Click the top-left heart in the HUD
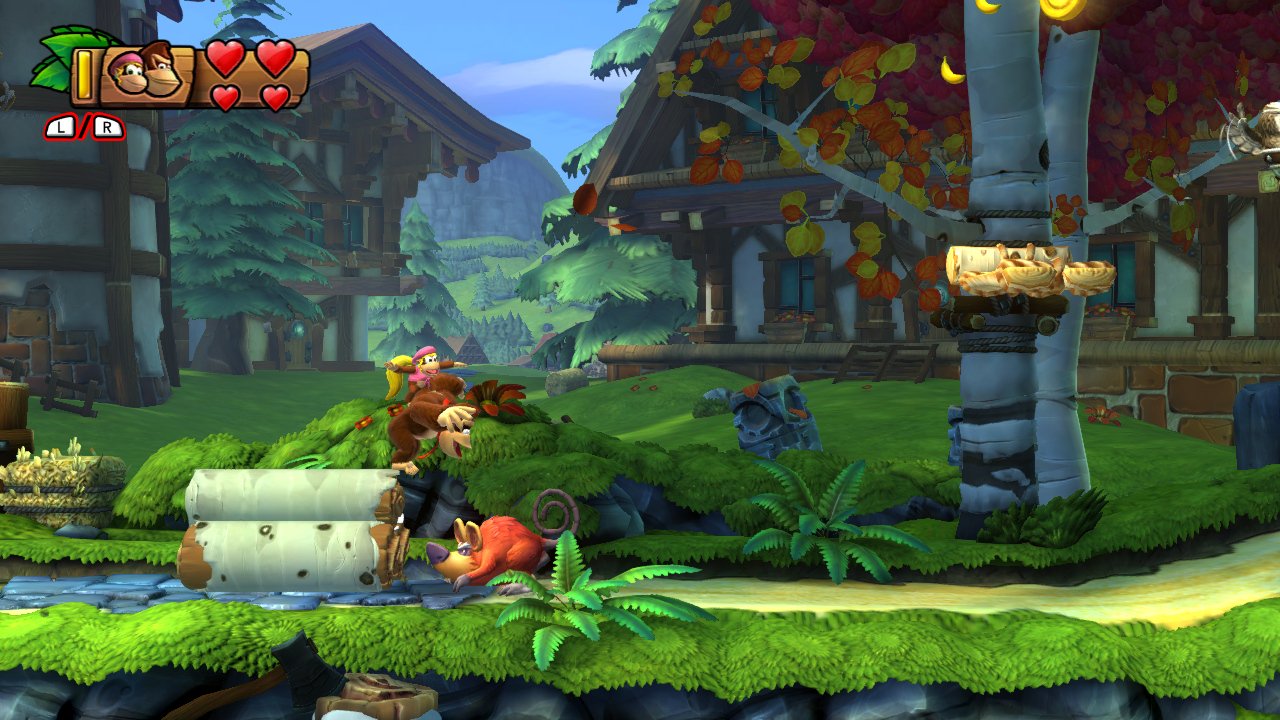1280x720 pixels. (224, 58)
